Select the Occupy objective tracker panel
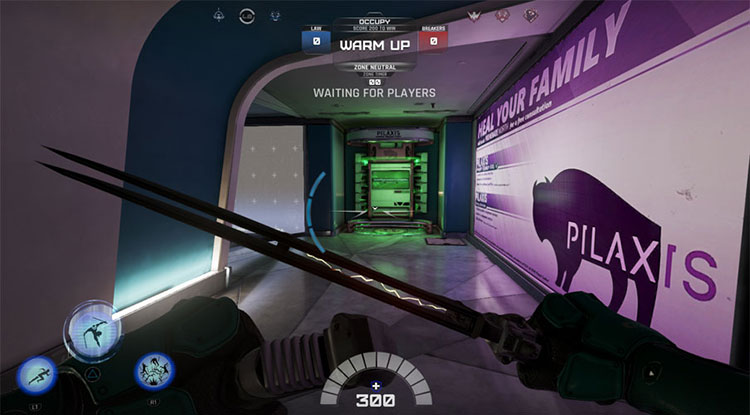 (375, 44)
